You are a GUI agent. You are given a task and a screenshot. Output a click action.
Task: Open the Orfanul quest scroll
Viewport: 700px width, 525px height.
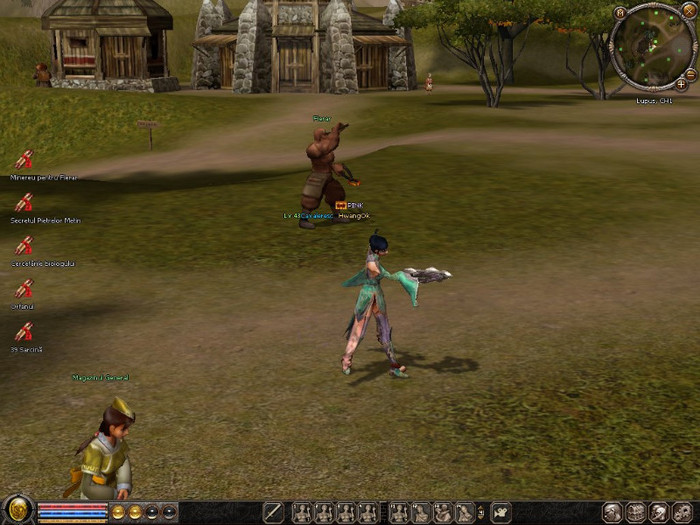(x=23, y=289)
